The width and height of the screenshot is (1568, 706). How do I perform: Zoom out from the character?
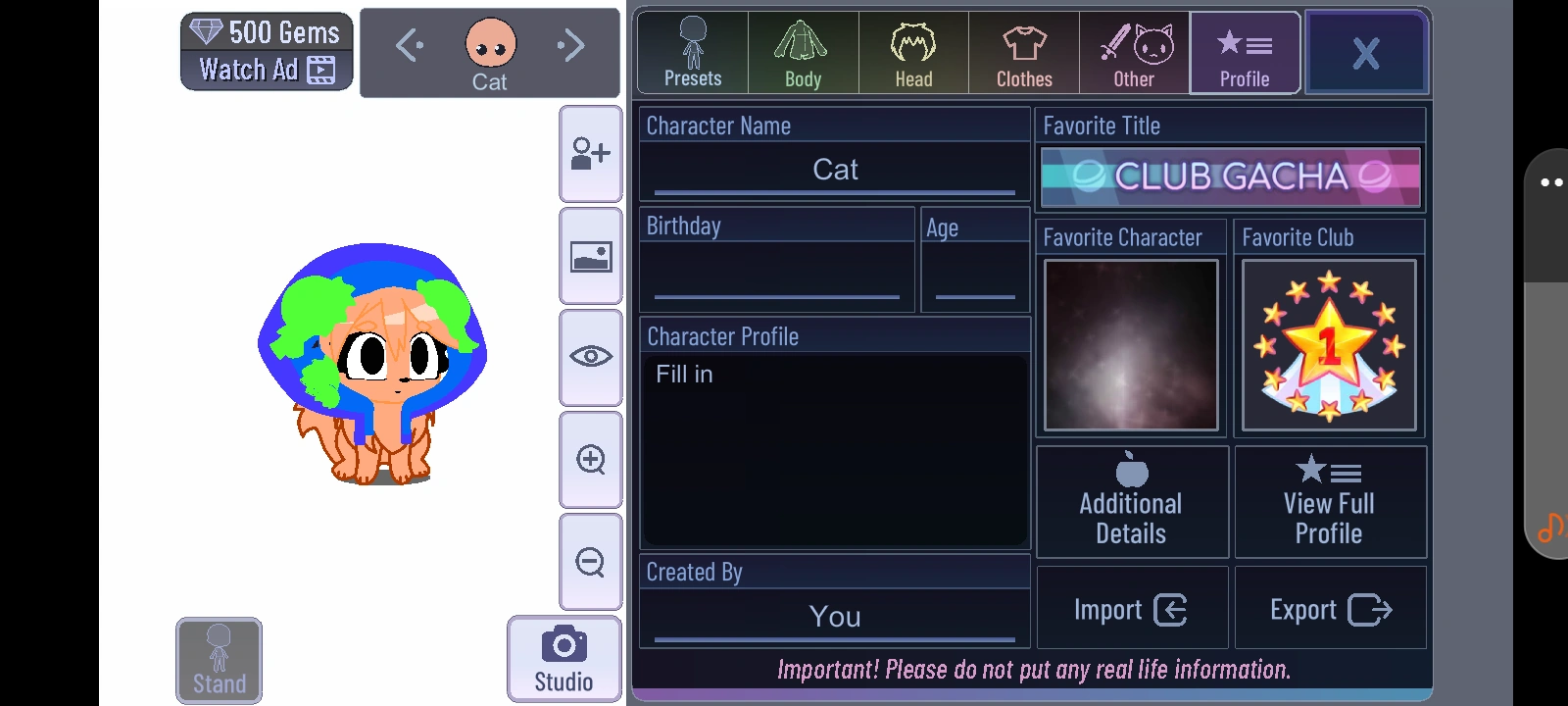(590, 562)
